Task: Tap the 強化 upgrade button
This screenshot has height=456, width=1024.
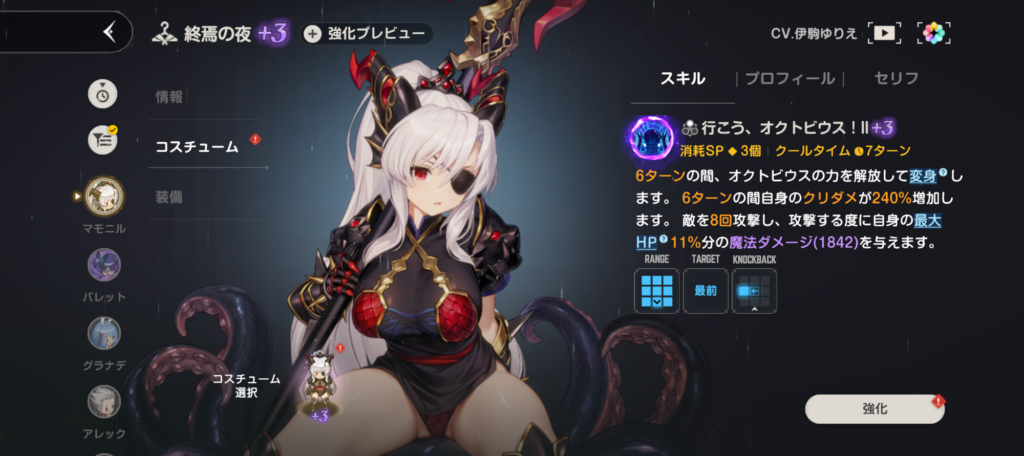Action: (x=874, y=409)
